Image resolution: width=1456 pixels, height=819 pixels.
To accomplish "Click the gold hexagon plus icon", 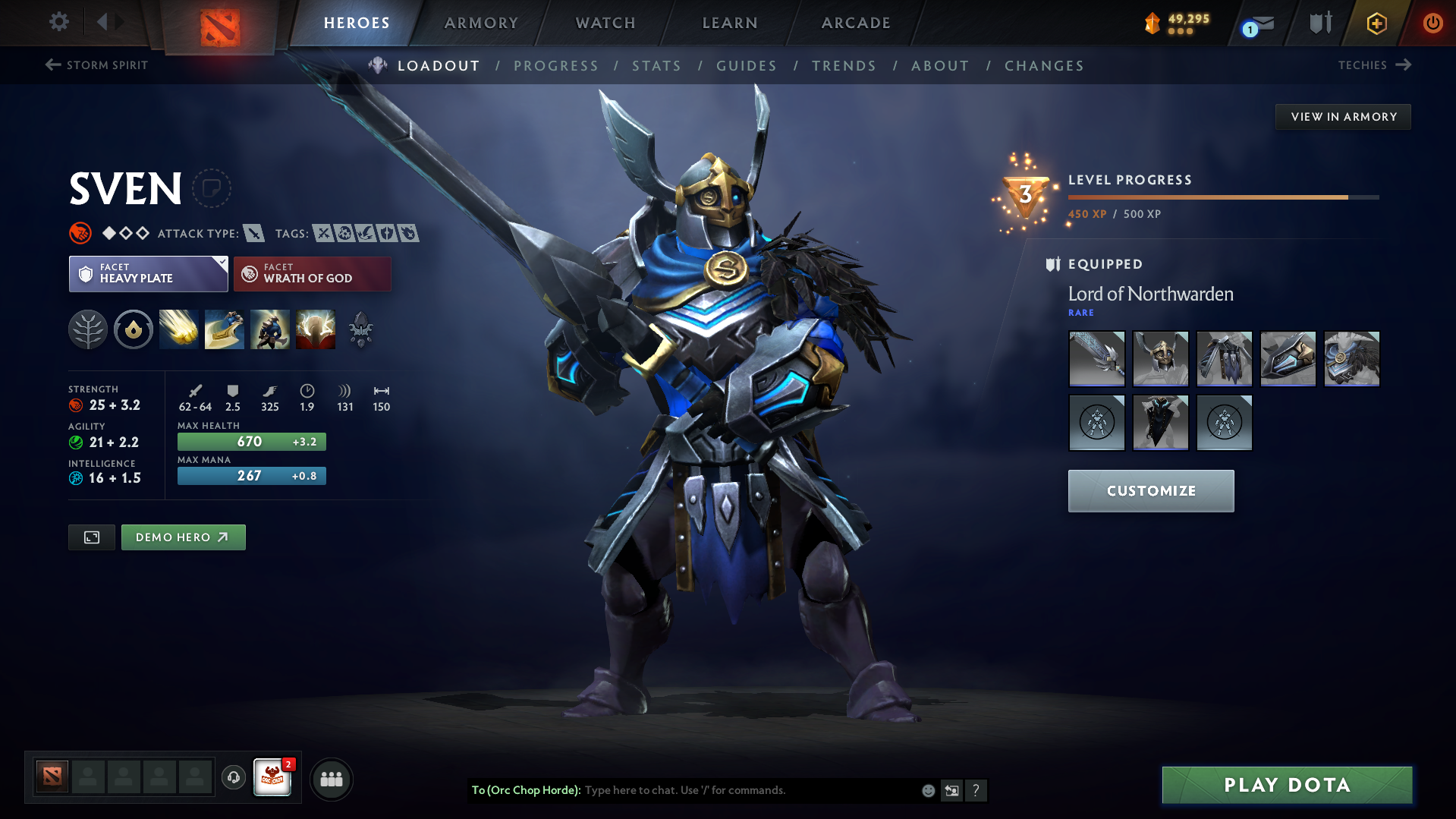I will coord(1376,23).
